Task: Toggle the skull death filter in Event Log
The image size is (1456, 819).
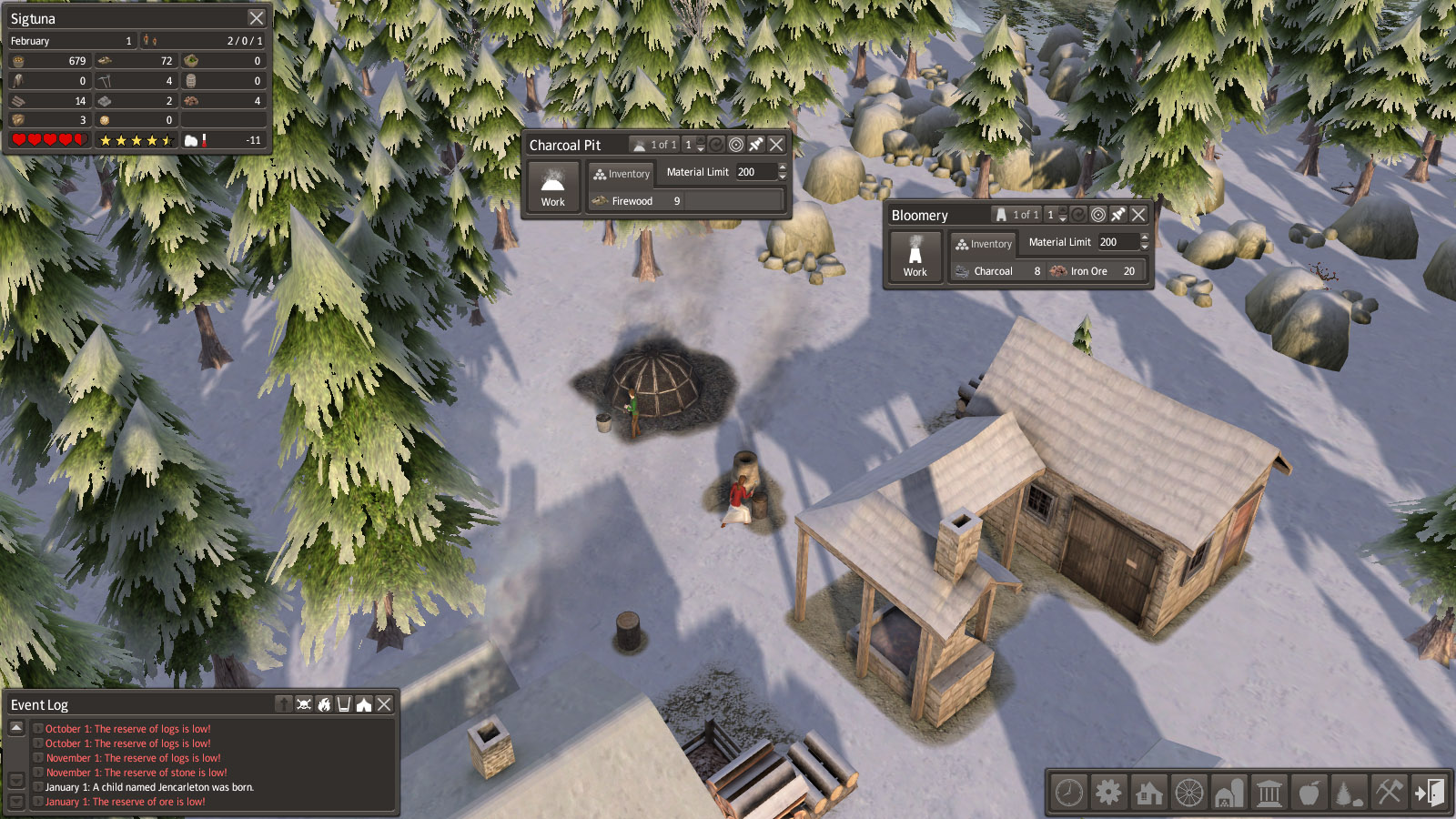Action: [x=304, y=704]
